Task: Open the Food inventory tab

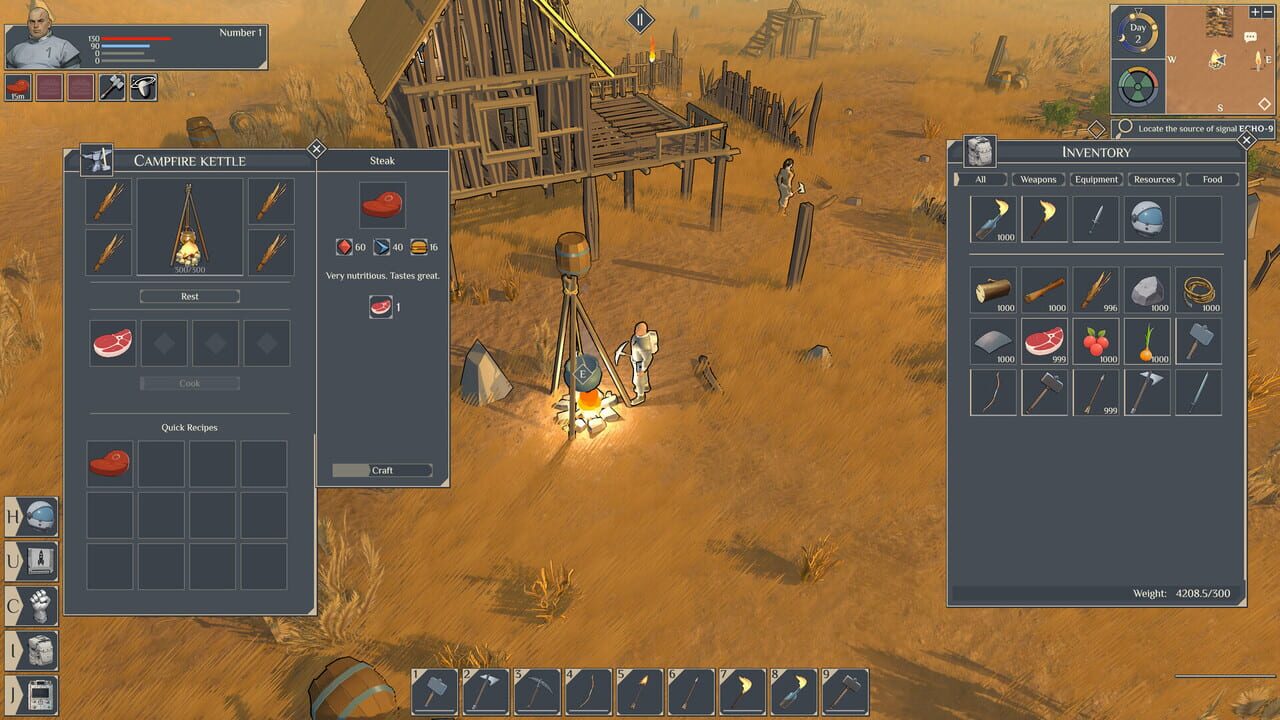Action: [1213, 179]
